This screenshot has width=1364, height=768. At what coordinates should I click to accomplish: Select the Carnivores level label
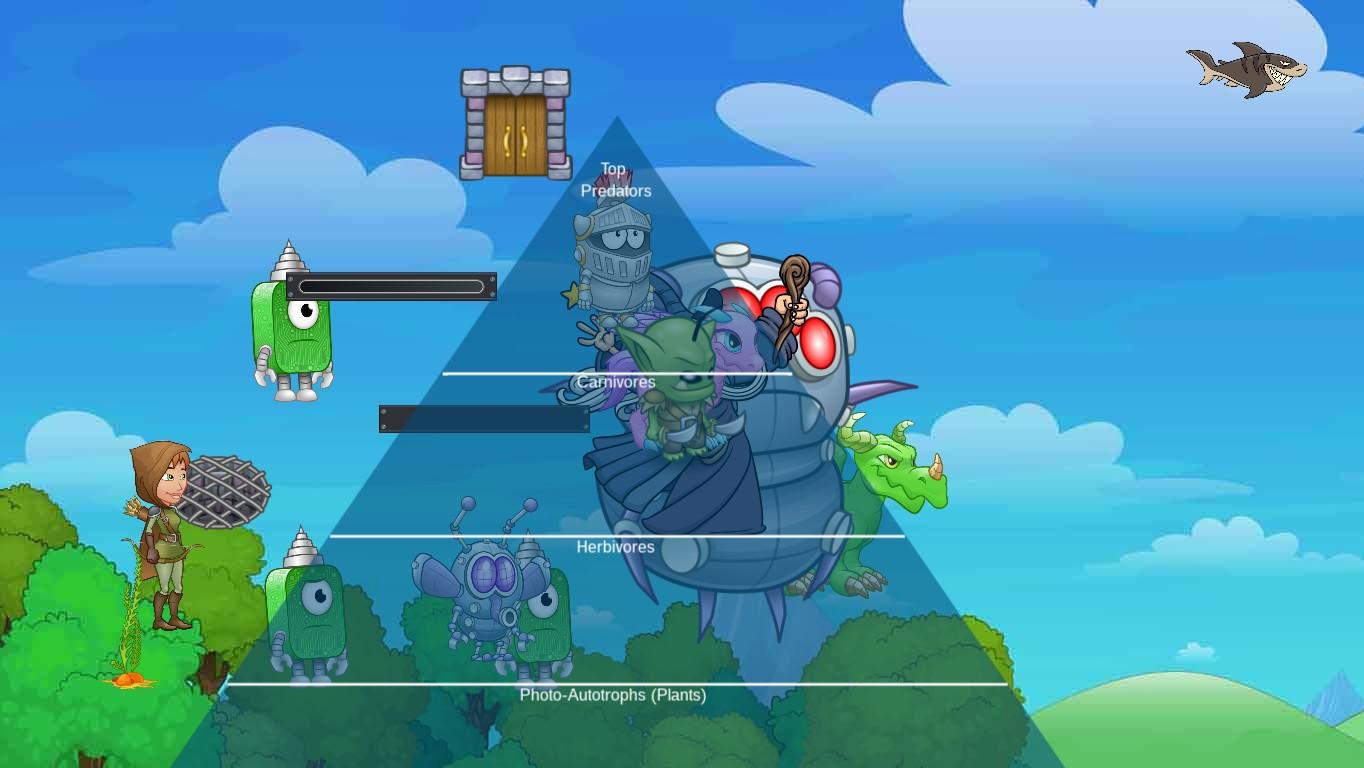618,382
